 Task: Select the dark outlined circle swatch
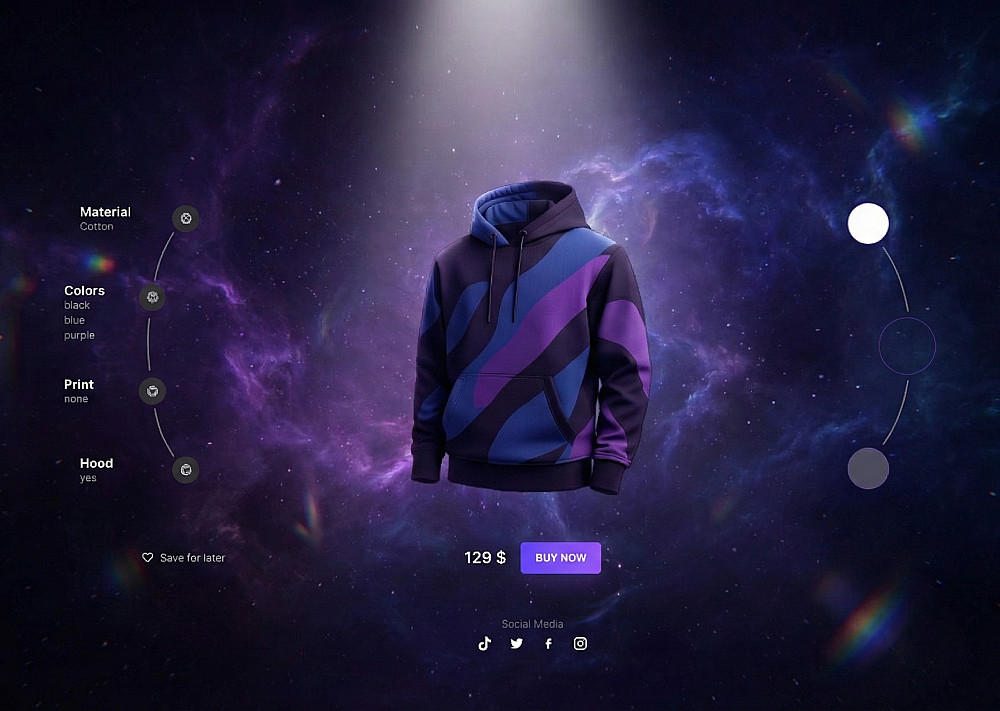click(x=906, y=346)
